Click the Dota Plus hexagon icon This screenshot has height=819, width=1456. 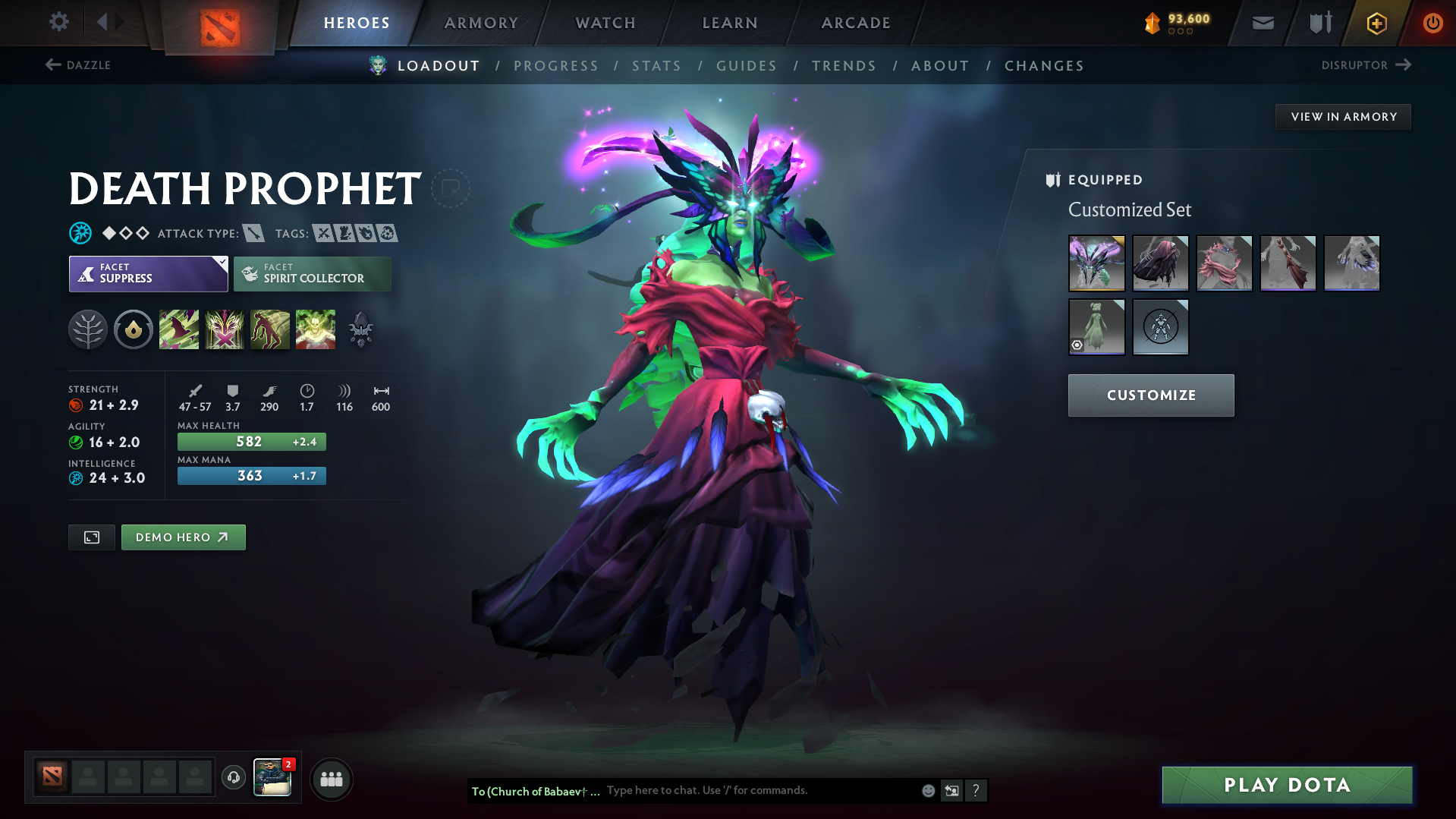pyautogui.click(x=1376, y=23)
